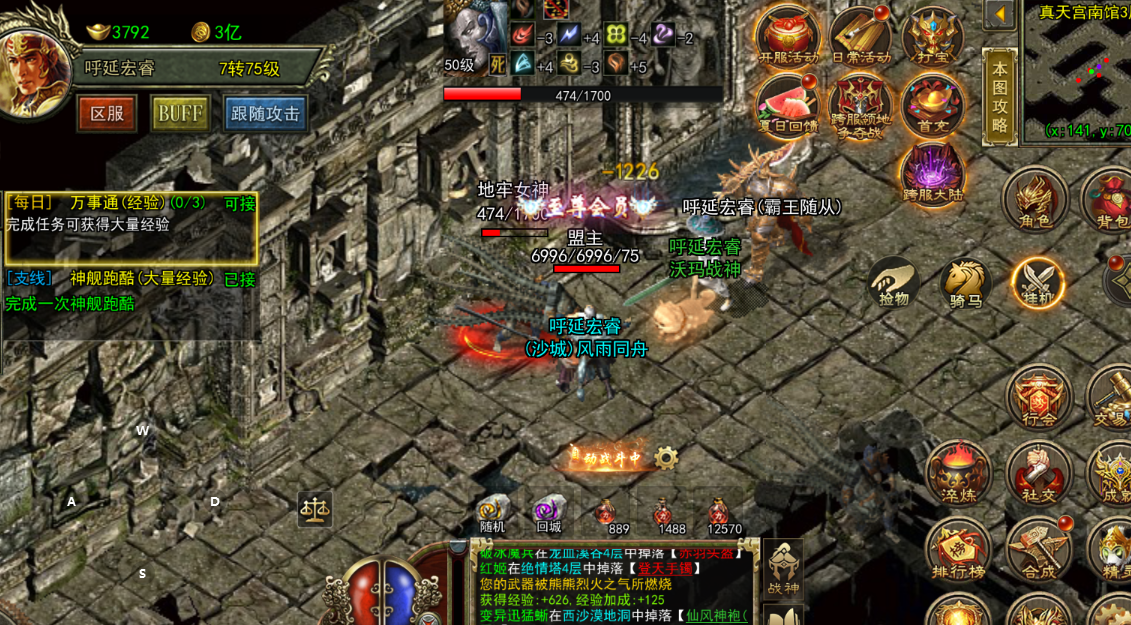Open the 日常活动 daily activities icon
This screenshot has width=1131, height=625.
(x=859, y=35)
